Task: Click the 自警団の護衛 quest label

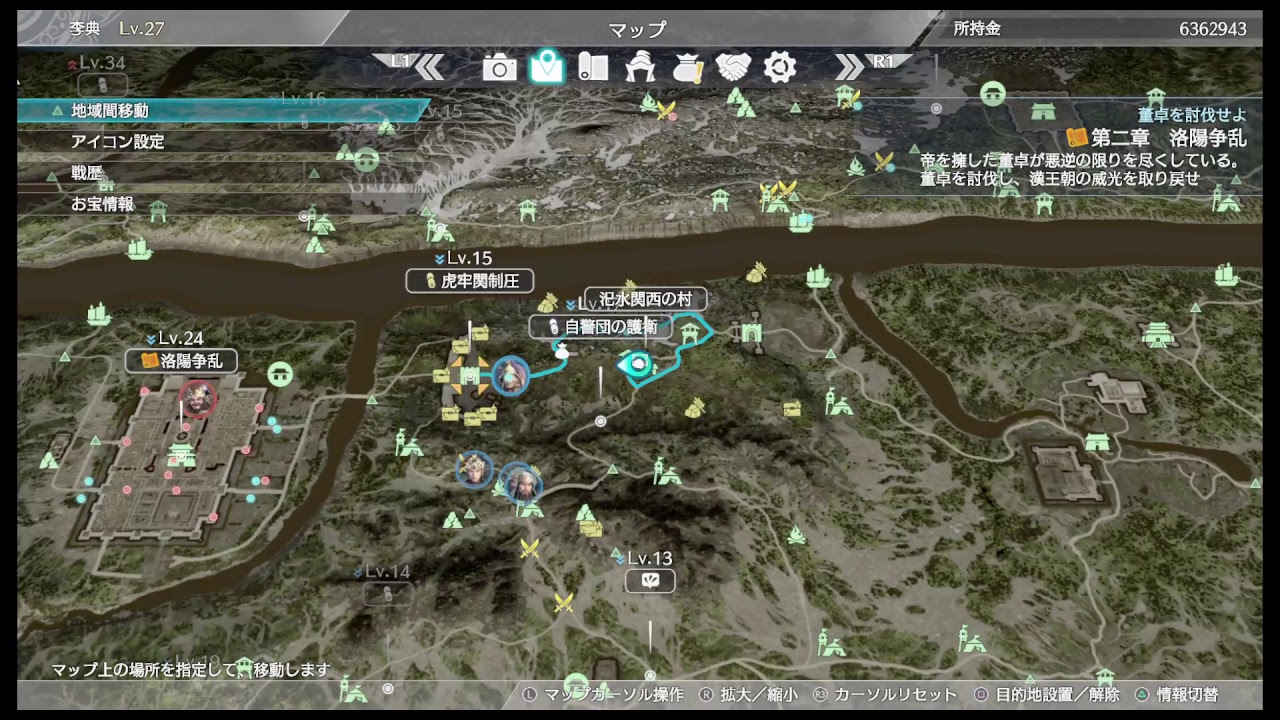Action: click(x=601, y=327)
